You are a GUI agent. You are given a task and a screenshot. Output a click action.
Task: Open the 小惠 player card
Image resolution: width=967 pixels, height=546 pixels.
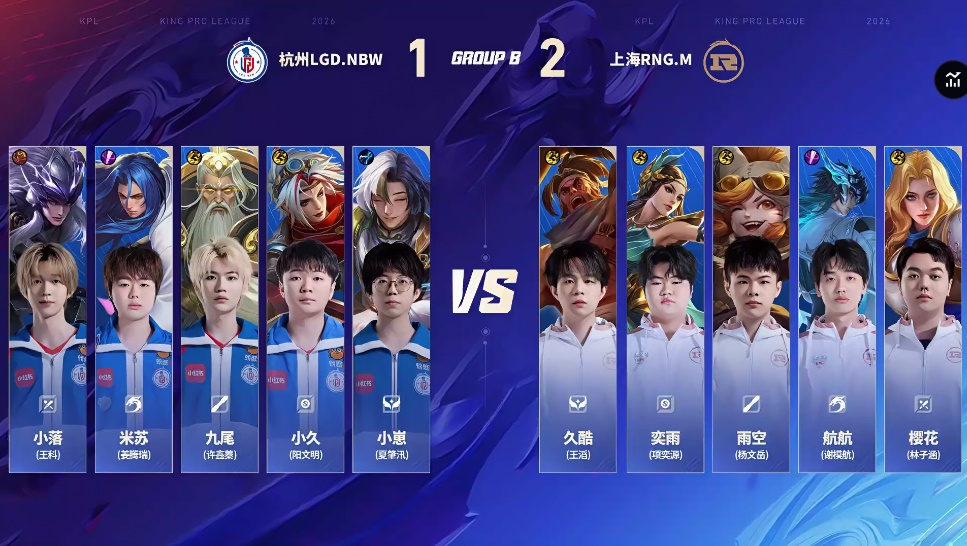click(x=391, y=309)
